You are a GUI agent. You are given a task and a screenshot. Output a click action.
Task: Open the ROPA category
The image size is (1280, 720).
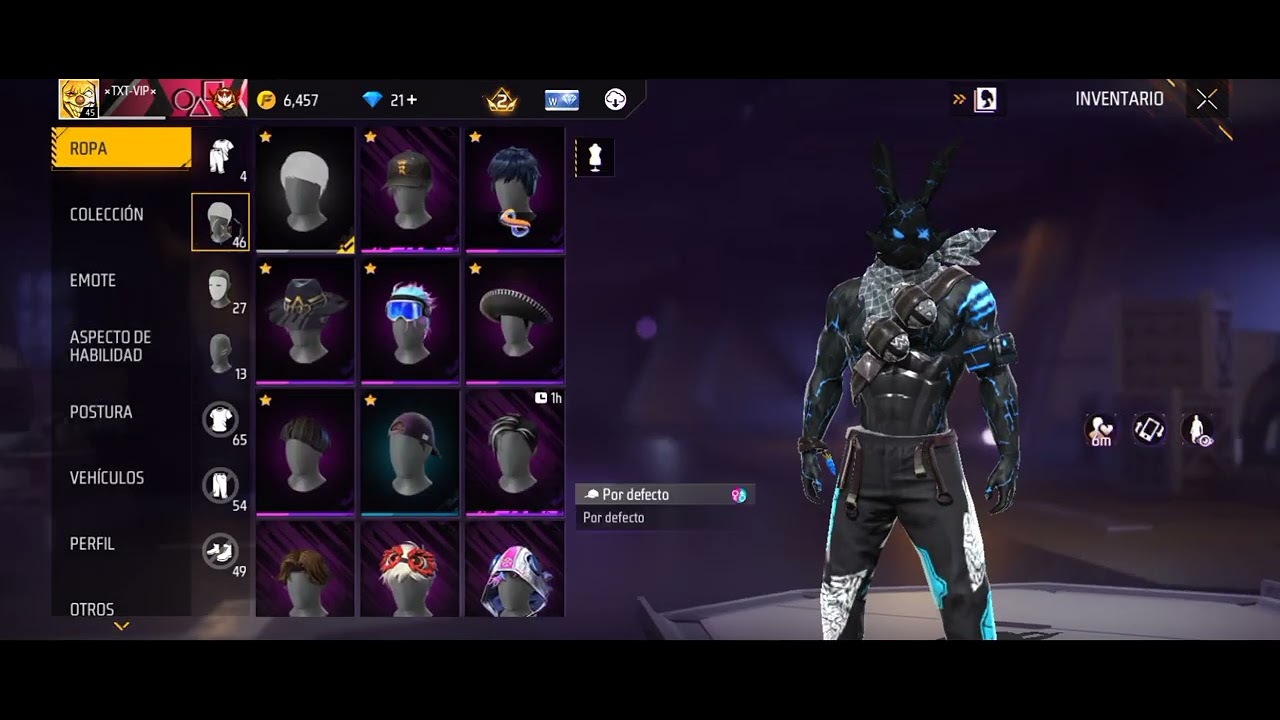click(x=121, y=149)
